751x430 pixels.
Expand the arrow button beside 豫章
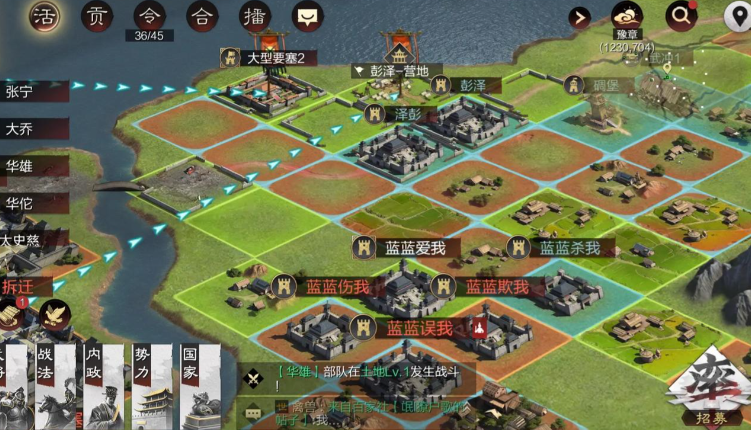579,17
